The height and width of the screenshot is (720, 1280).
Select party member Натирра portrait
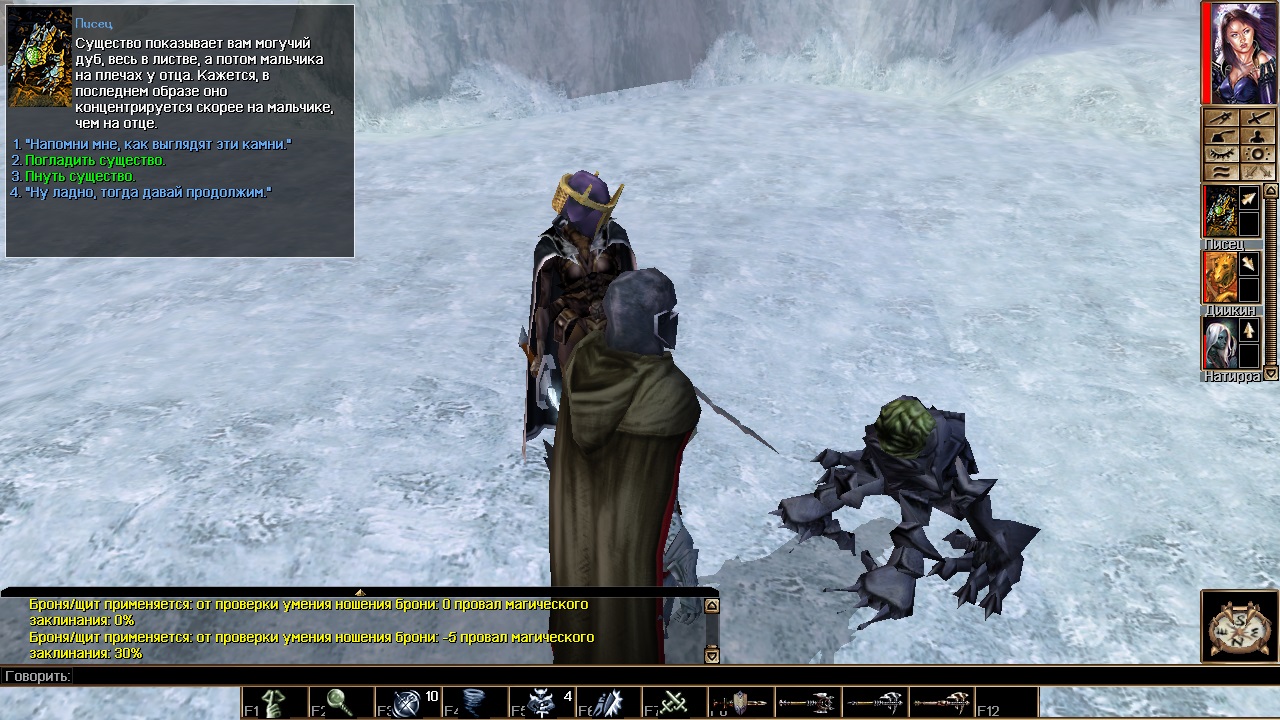(1219, 344)
